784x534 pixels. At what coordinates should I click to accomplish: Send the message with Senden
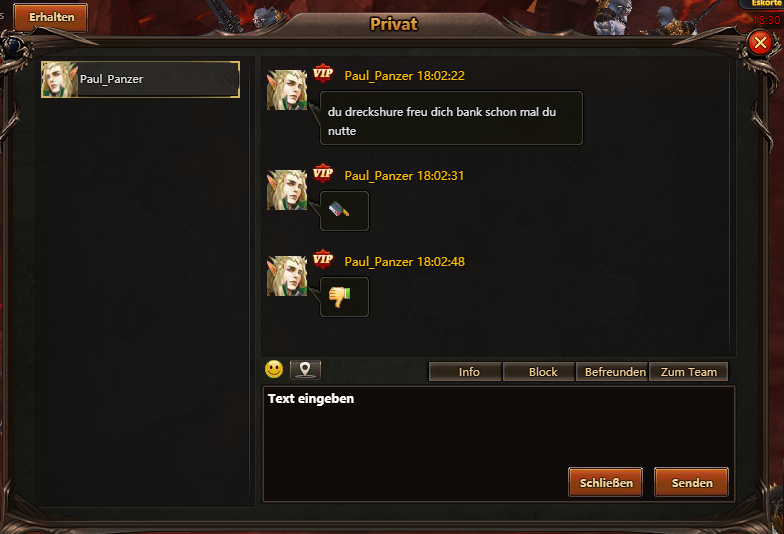[x=692, y=482]
